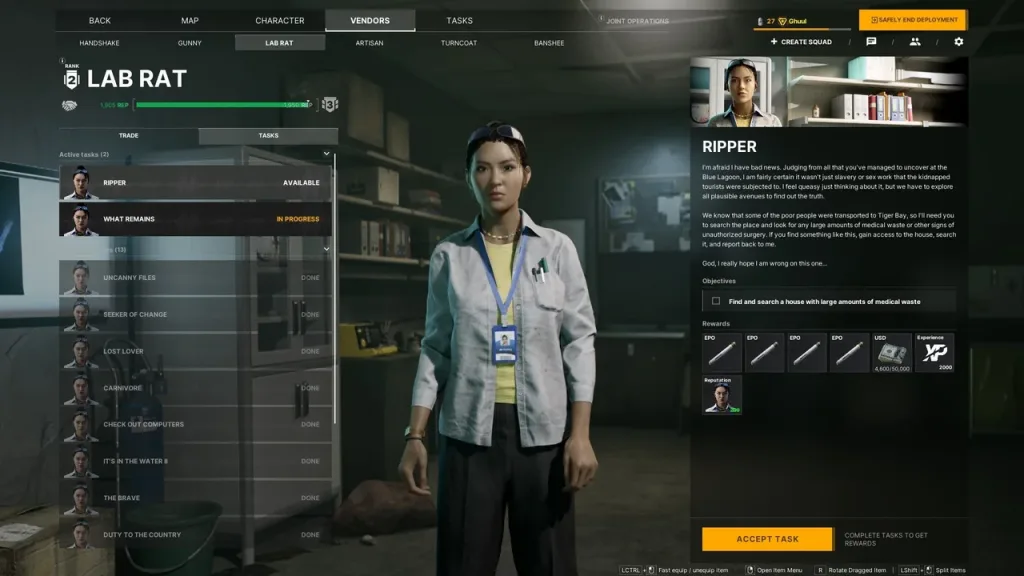Image resolution: width=1024 pixels, height=576 pixels.
Task: View the completed Uncanny Files task
Action: pyautogui.click(x=195, y=278)
